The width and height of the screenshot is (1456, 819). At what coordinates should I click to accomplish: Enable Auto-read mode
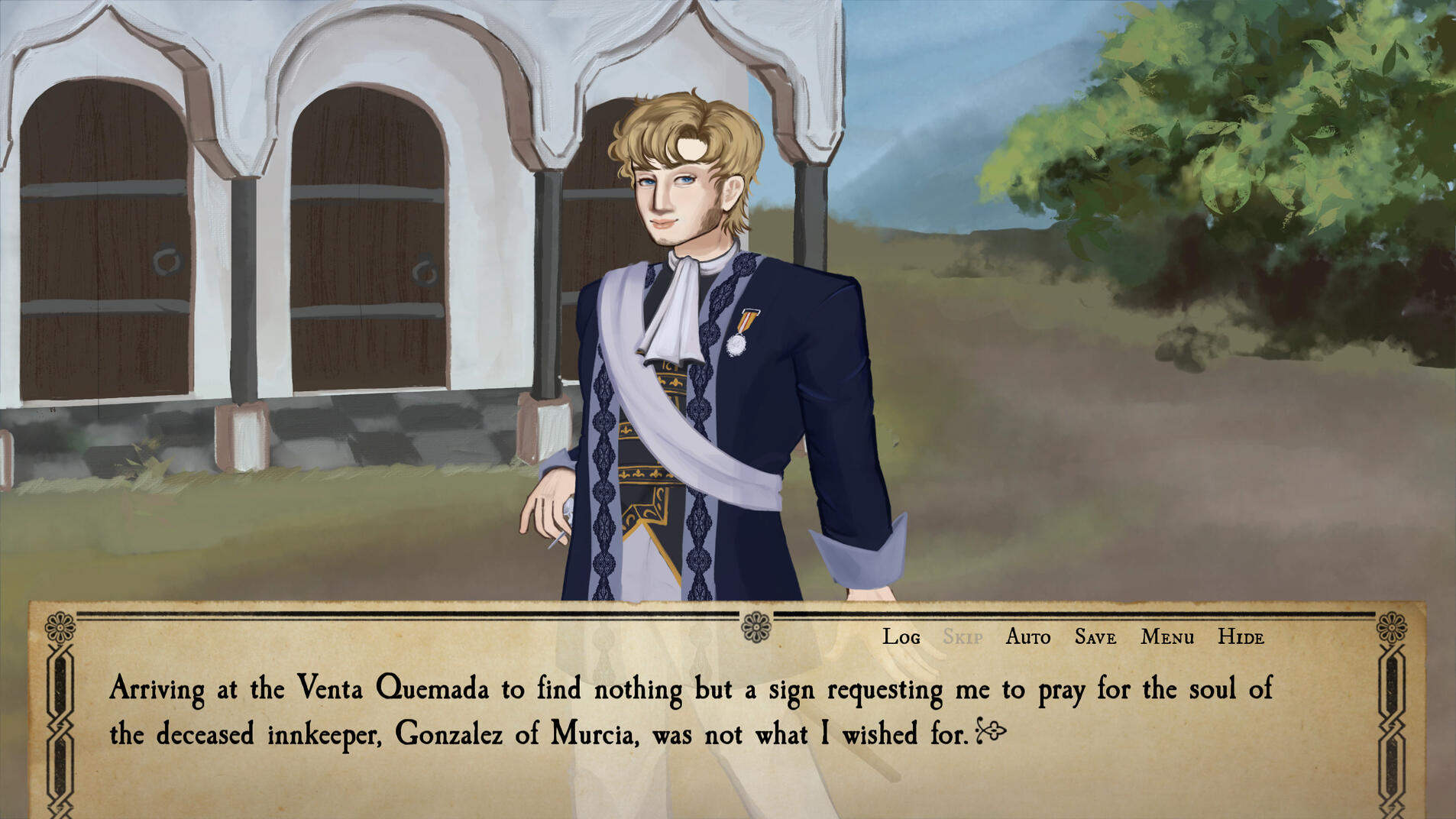click(x=1027, y=636)
